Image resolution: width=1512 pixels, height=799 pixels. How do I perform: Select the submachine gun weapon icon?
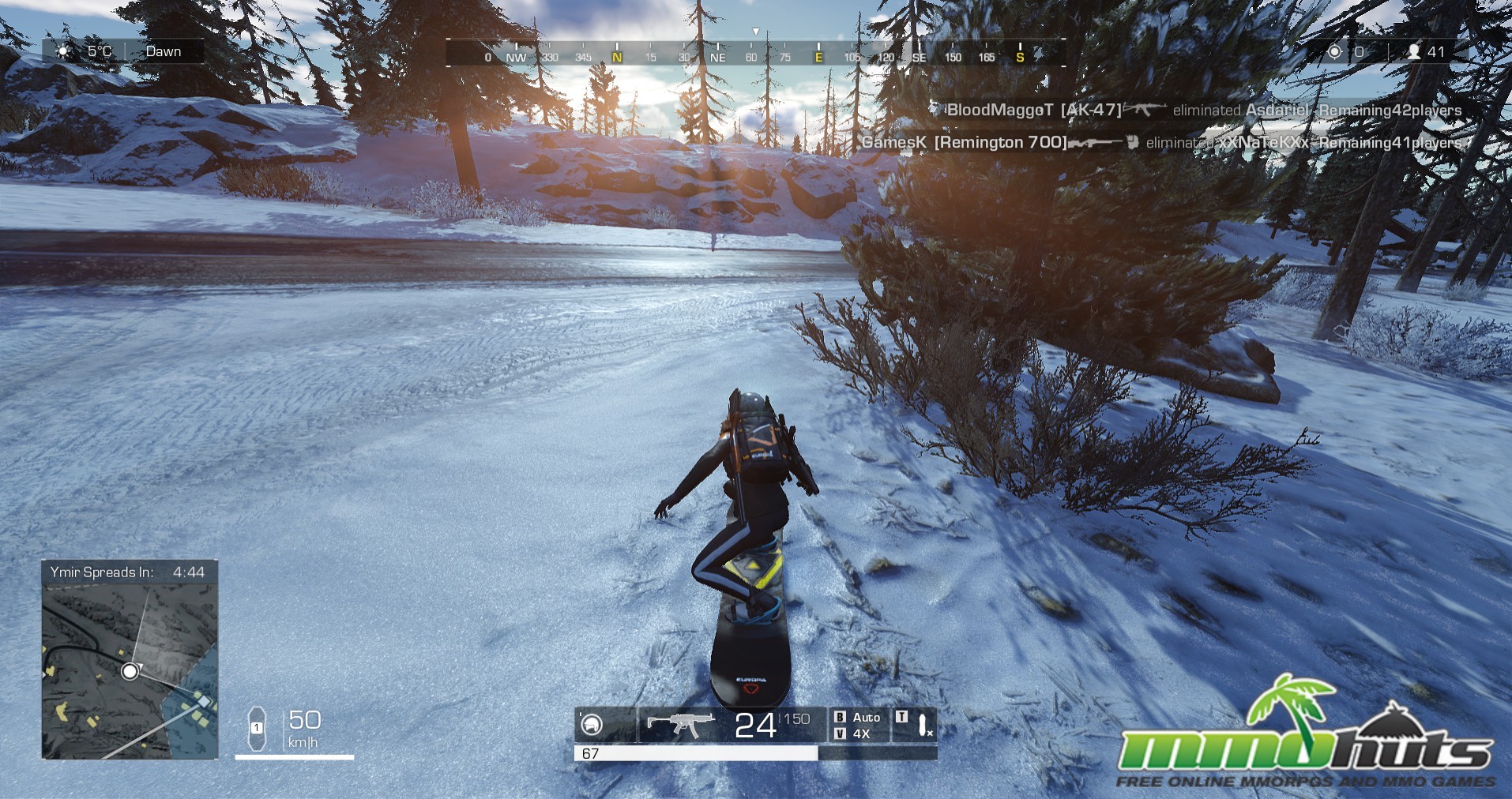point(679,723)
